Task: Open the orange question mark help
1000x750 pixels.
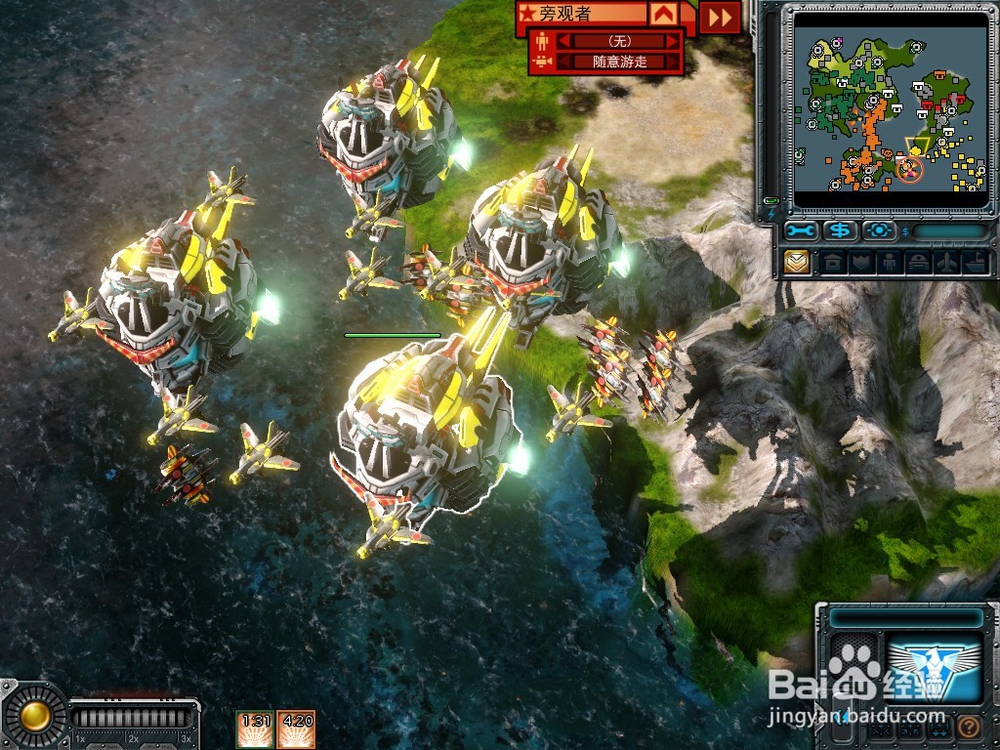Action: pyautogui.click(x=967, y=727)
